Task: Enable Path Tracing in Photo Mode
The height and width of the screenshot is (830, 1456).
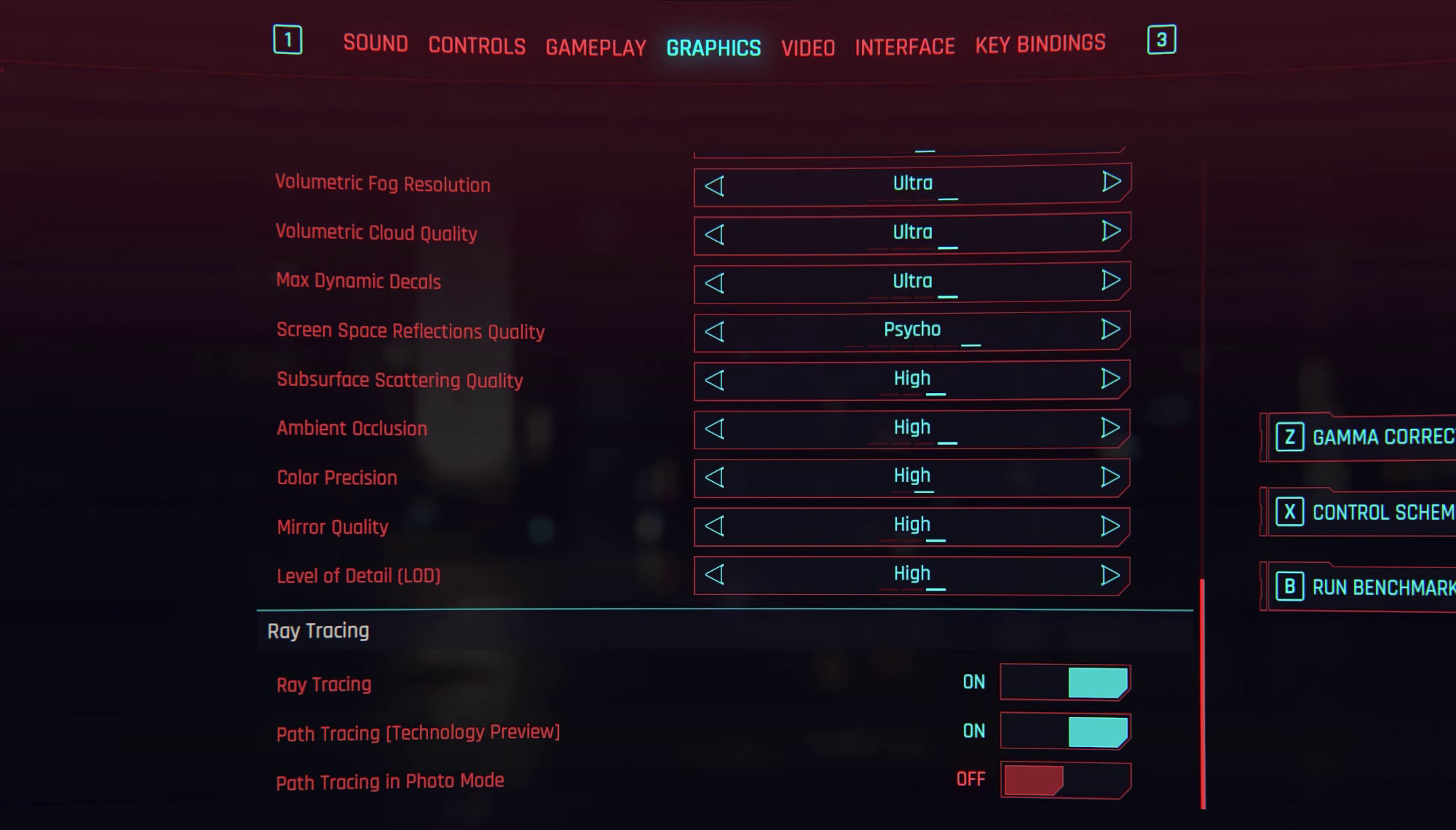Action: click(x=1065, y=779)
